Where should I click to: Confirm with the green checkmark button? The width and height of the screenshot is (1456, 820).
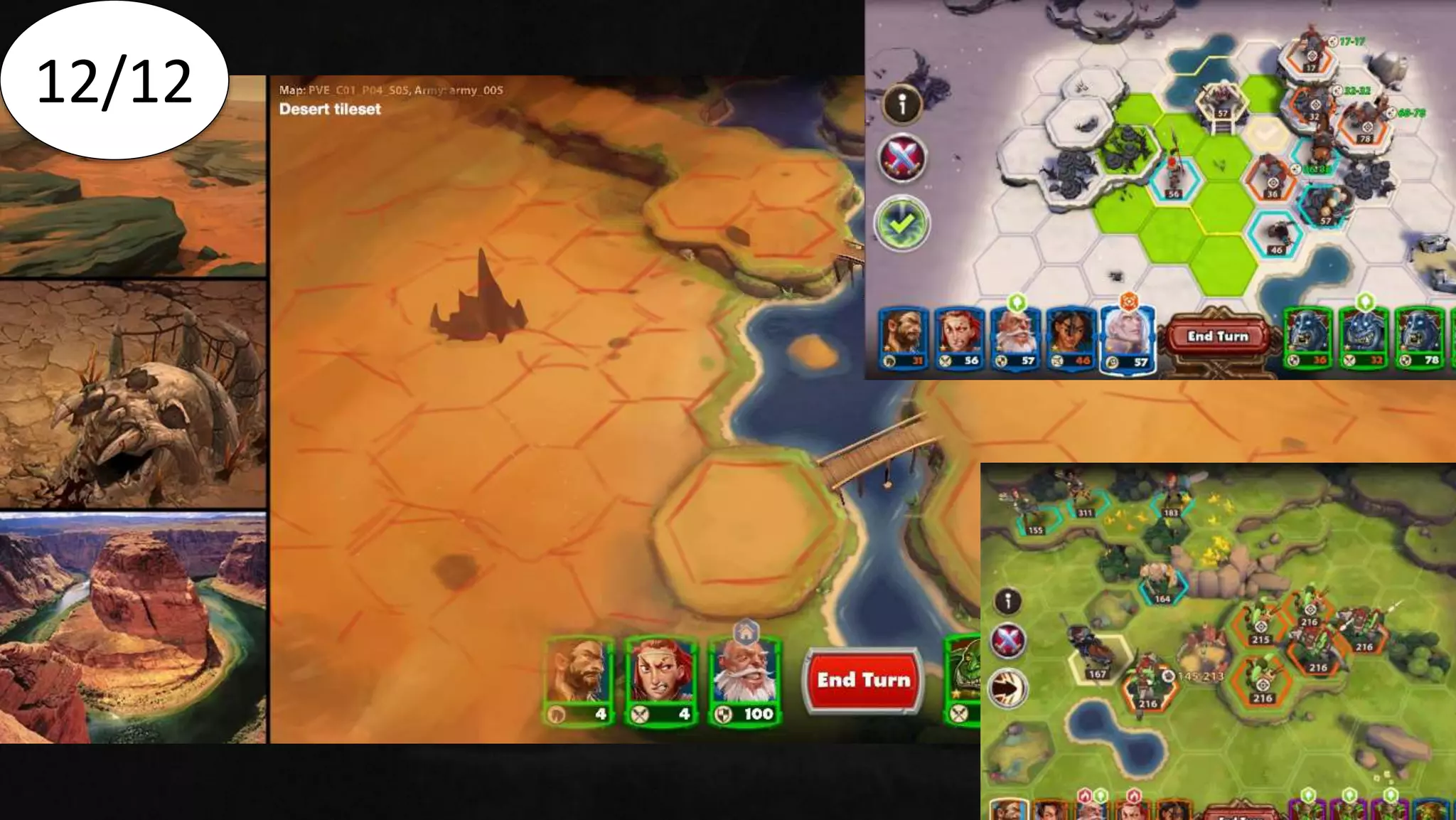[901, 224]
